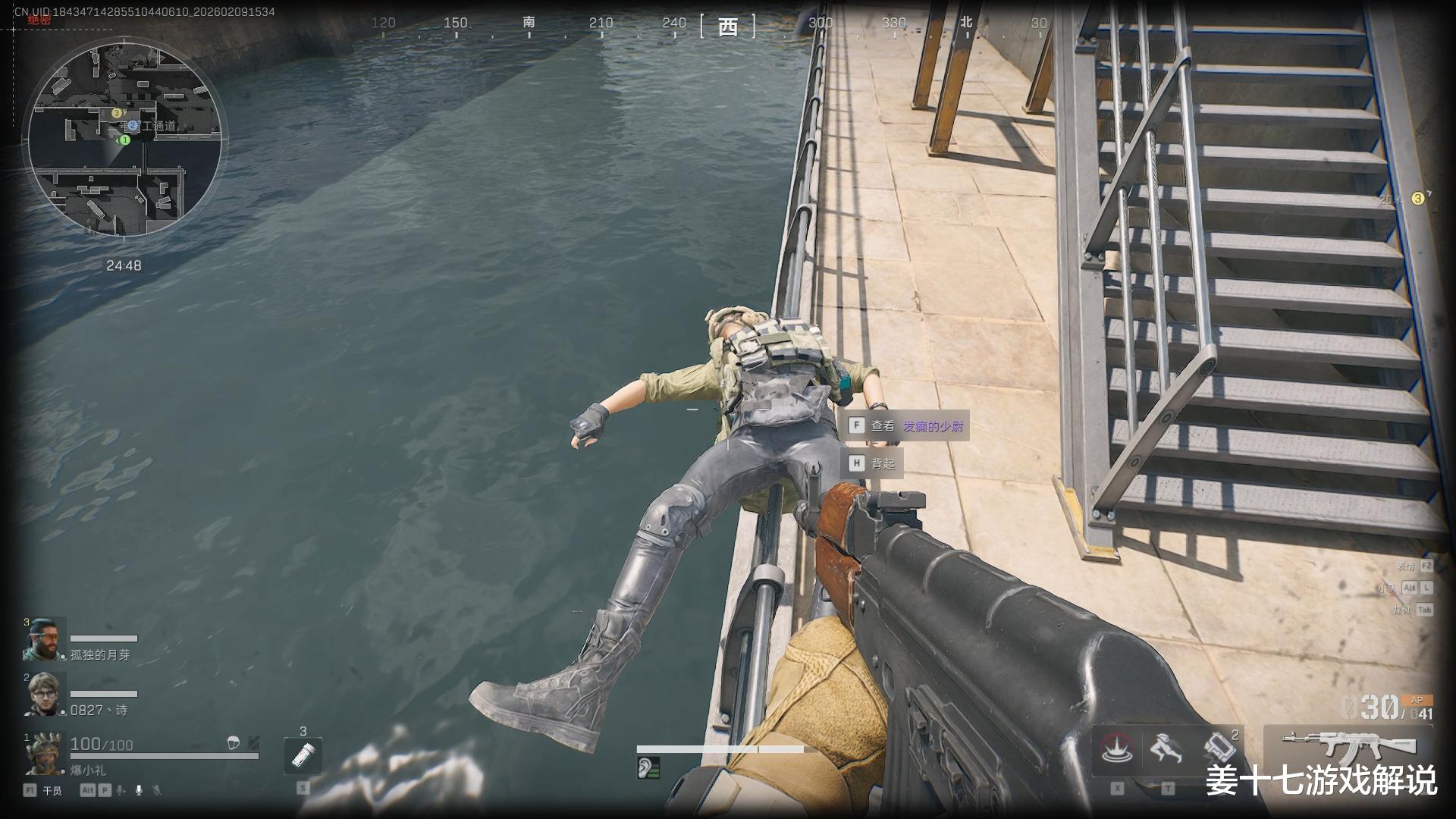
Task: Choose 查看 to inspect 发癫的少尉
Action: click(x=906, y=426)
